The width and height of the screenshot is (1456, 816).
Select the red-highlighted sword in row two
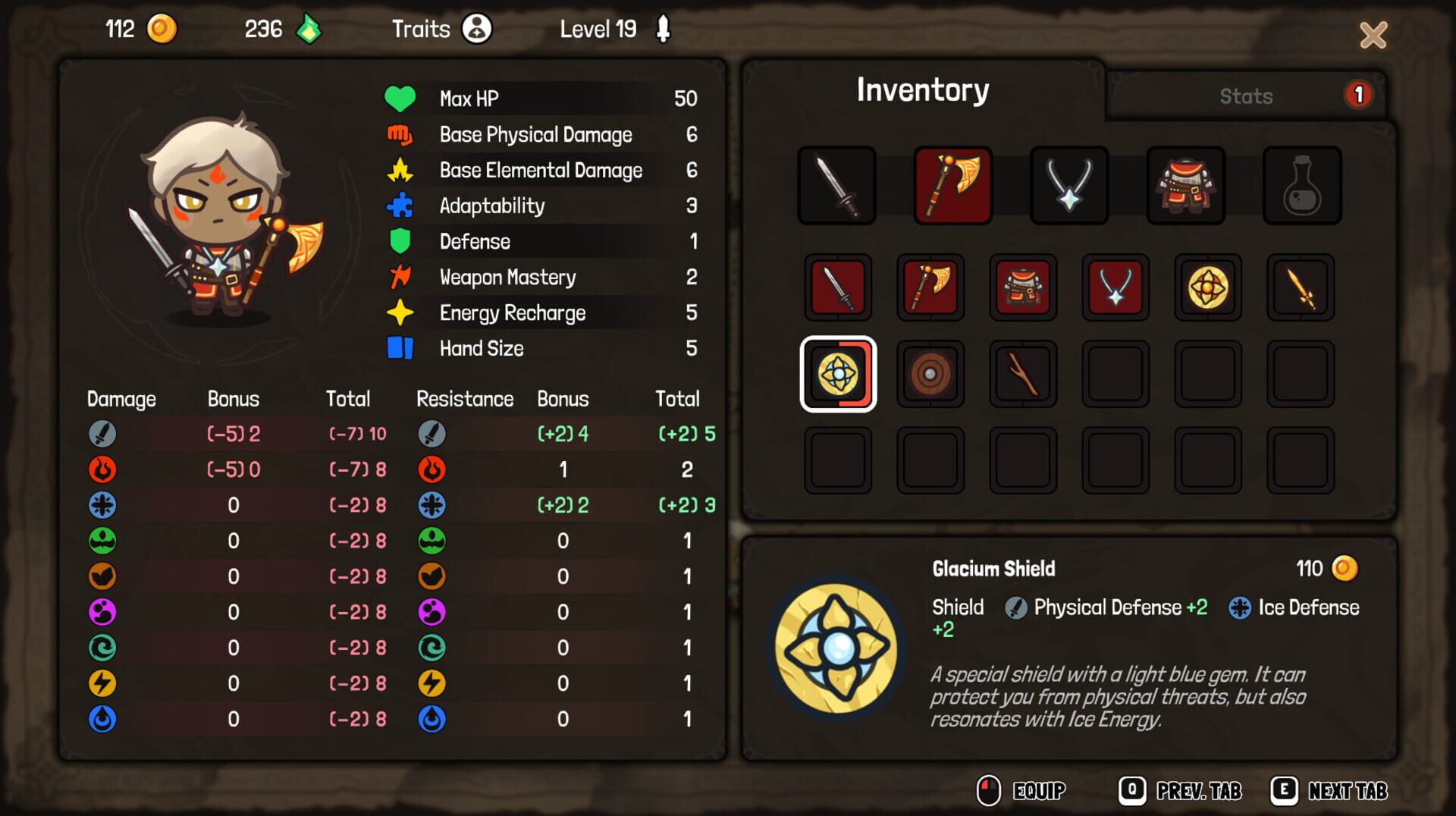click(837, 288)
